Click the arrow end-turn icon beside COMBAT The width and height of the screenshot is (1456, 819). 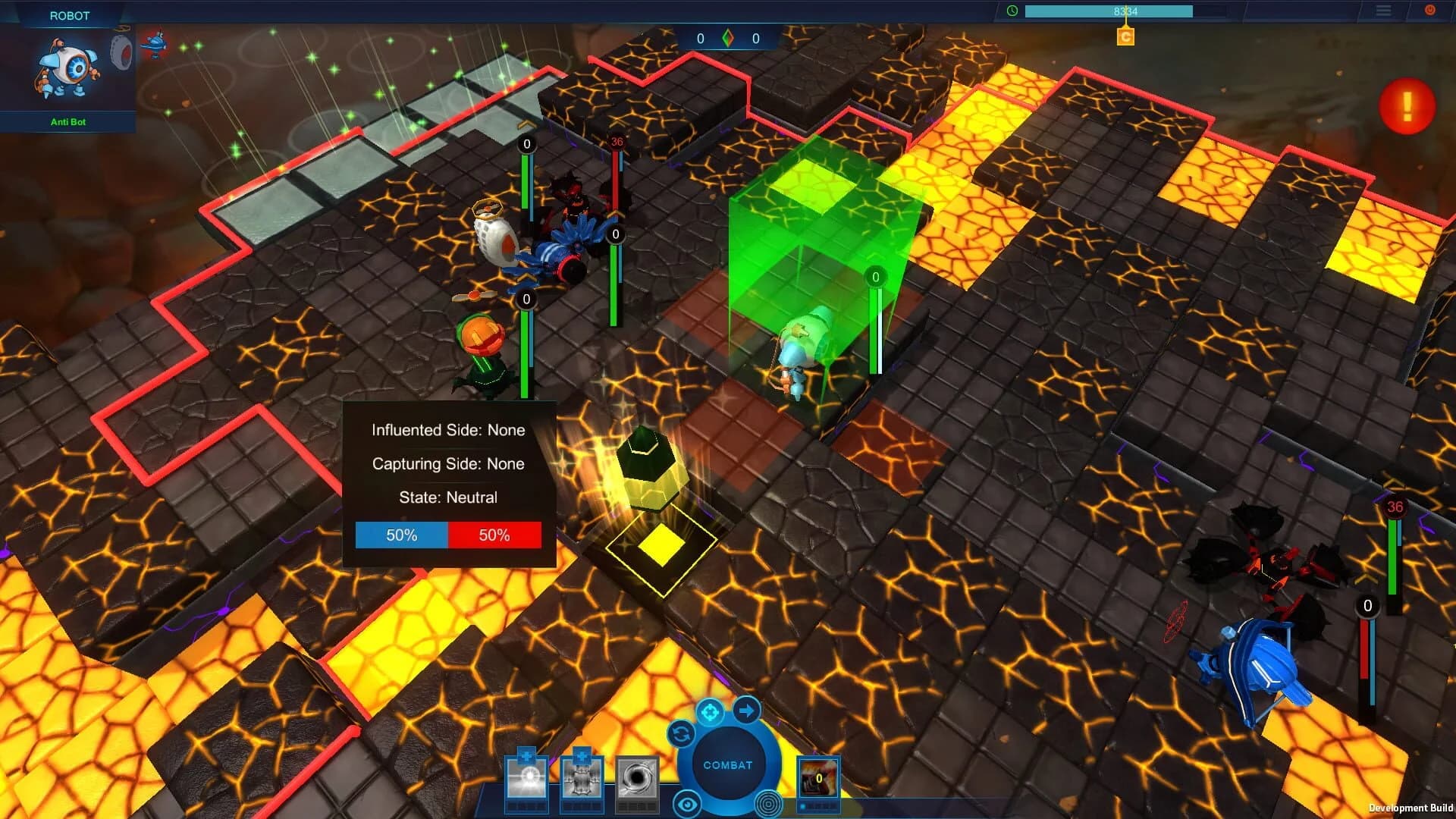748,711
